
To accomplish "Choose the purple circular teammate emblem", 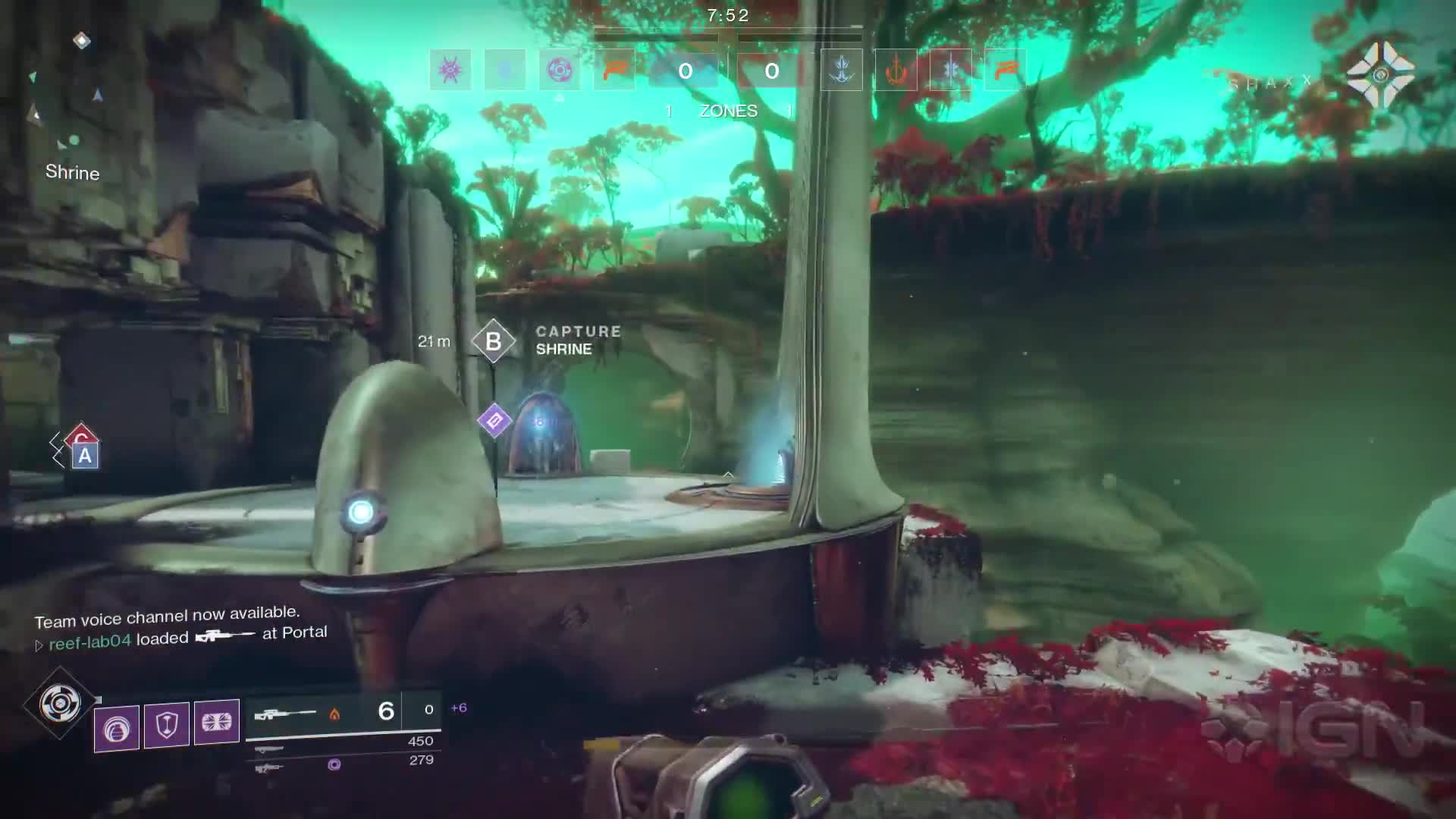I will (560, 71).
